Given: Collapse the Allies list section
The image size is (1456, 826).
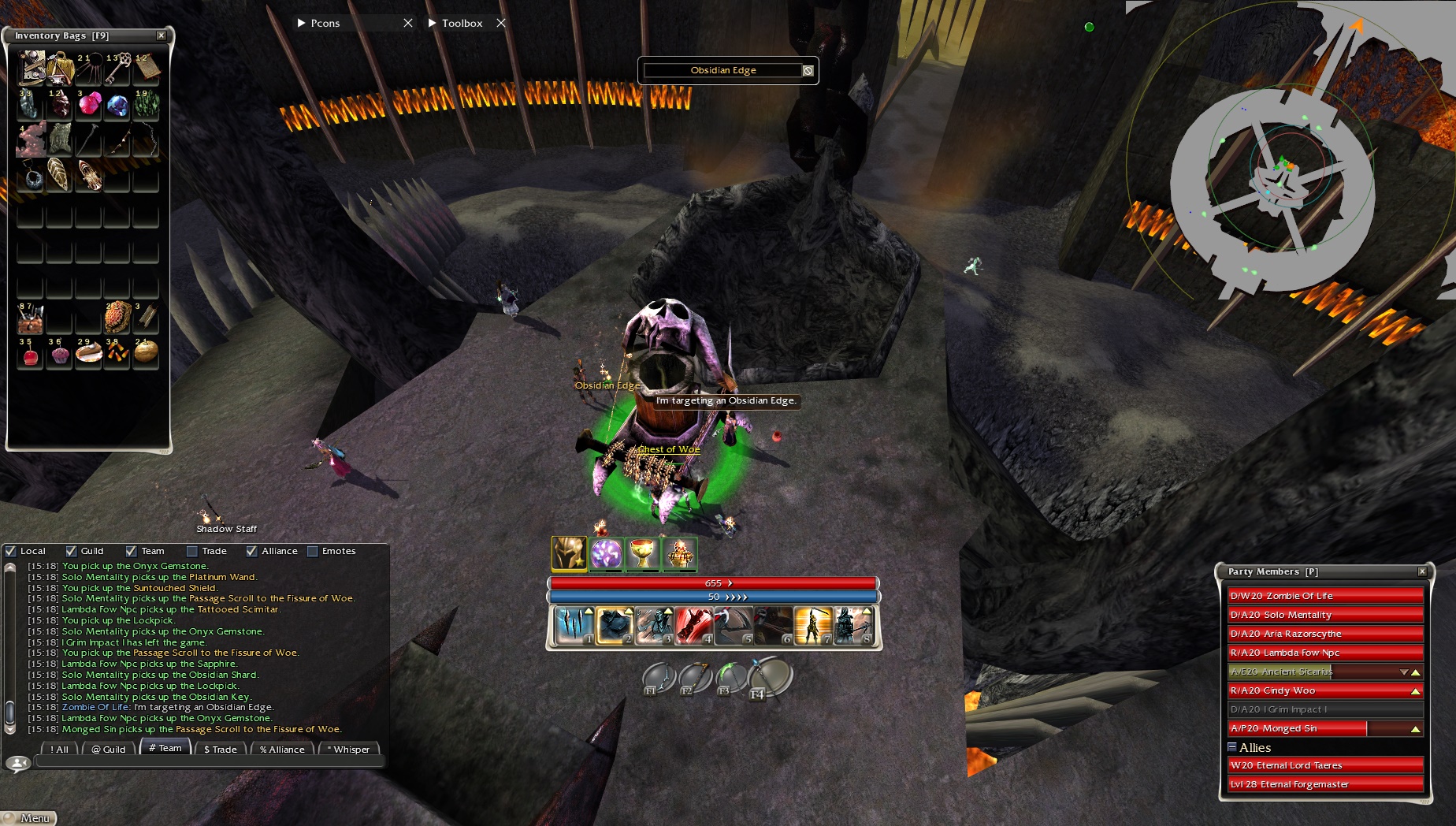Looking at the screenshot, I should tap(1232, 746).
